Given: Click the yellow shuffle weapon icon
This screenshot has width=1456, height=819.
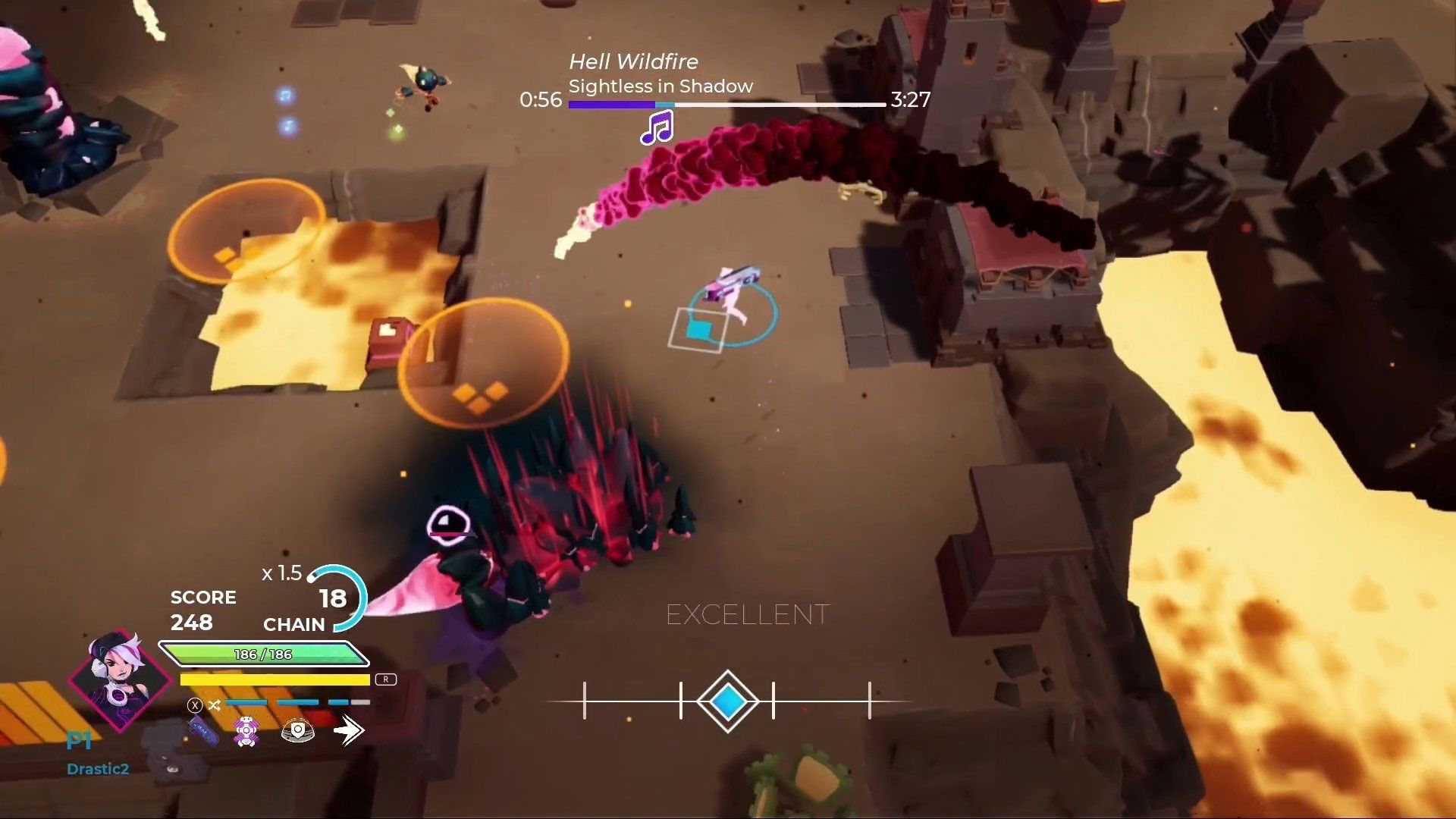Looking at the screenshot, I should (x=215, y=705).
